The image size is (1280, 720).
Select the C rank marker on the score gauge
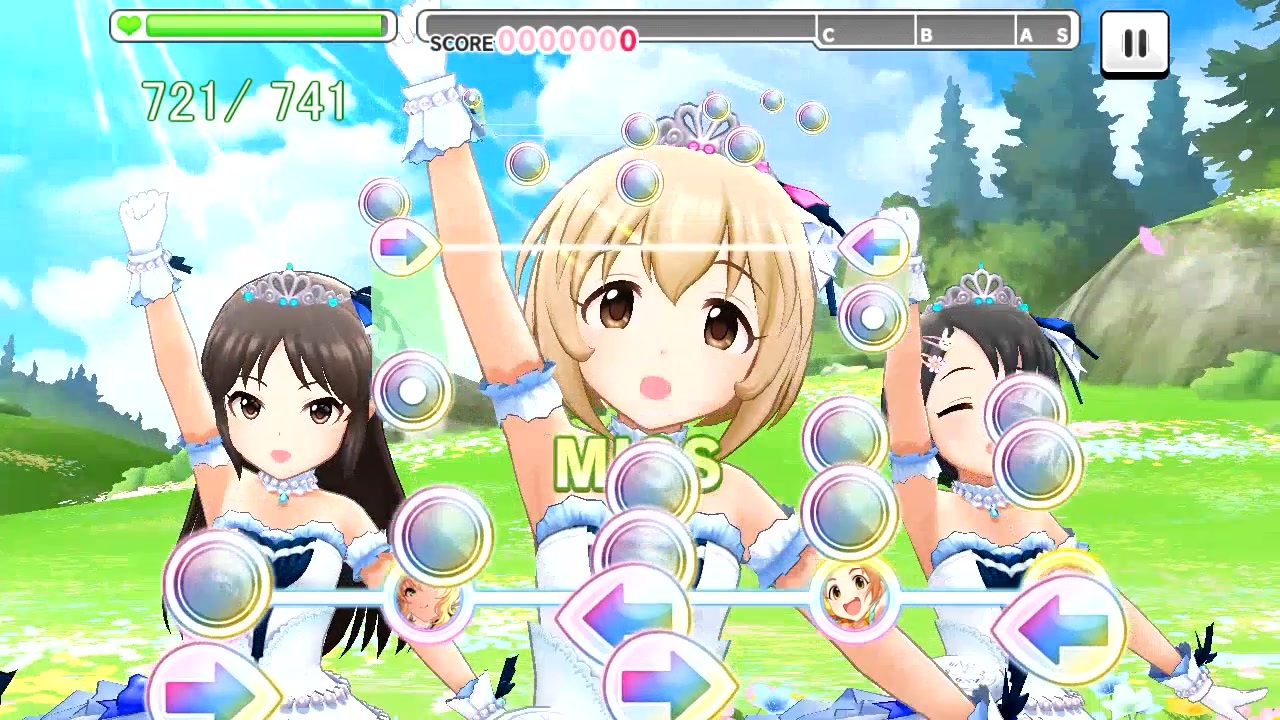tap(827, 32)
